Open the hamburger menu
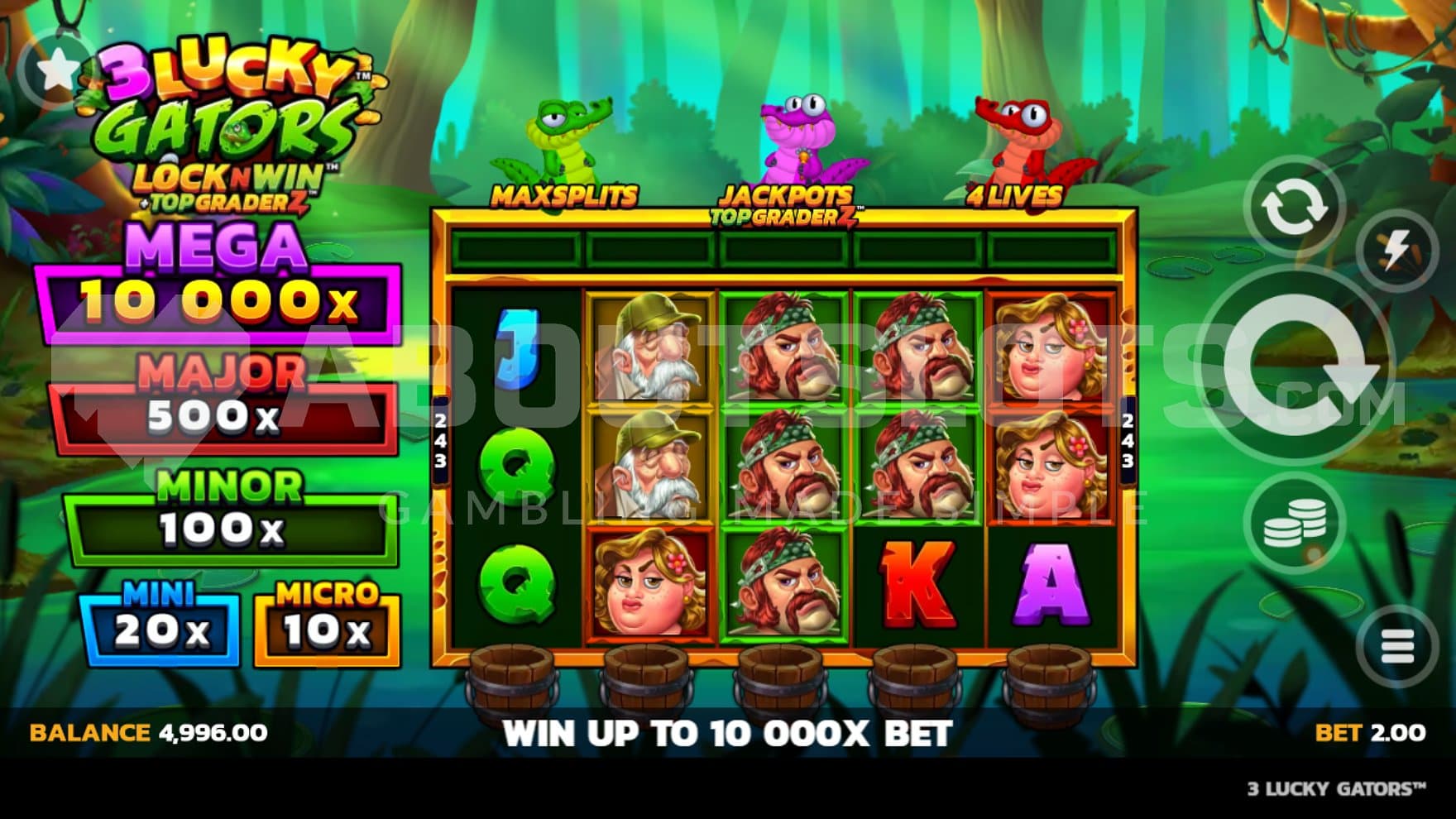This screenshot has height=819, width=1456. (x=1397, y=646)
